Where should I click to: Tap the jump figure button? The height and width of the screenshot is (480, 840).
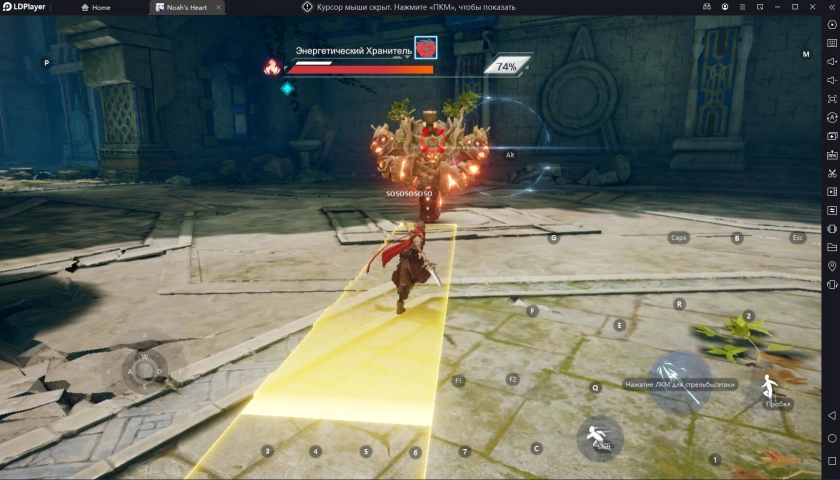[x=771, y=389]
